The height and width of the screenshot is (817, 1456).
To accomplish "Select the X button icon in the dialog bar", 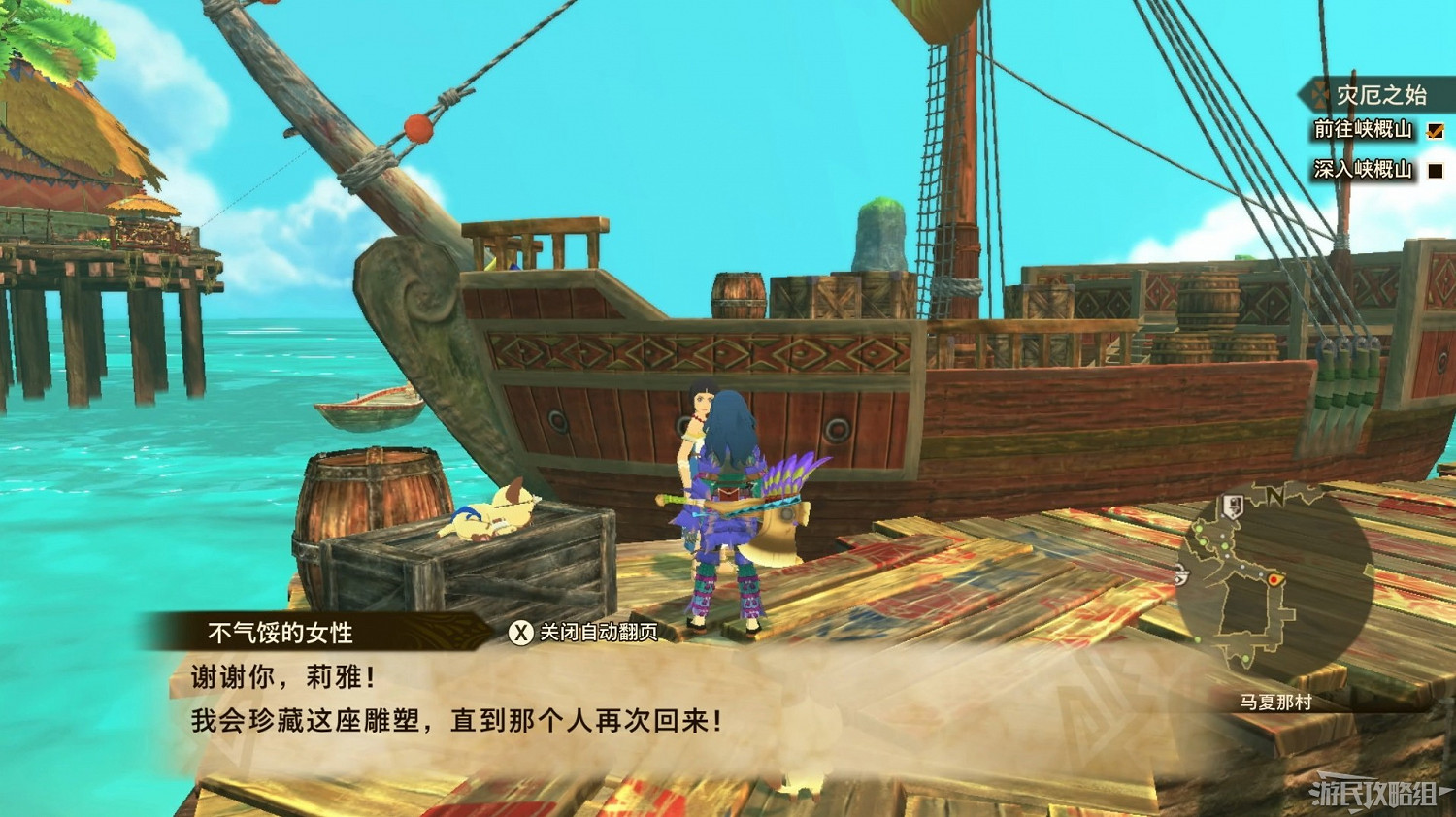I will point(520,632).
